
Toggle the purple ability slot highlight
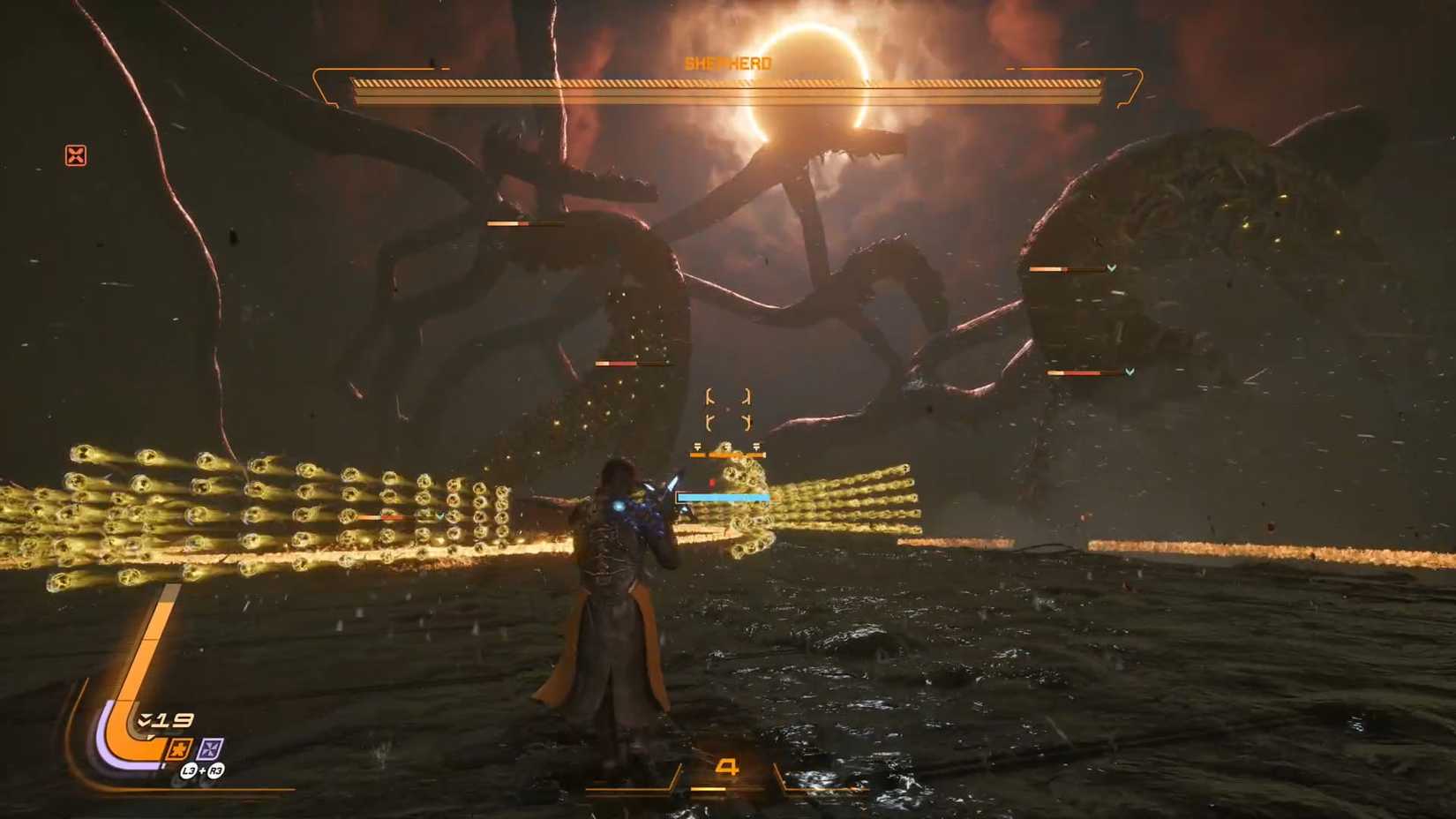pyautogui.click(x=209, y=748)
